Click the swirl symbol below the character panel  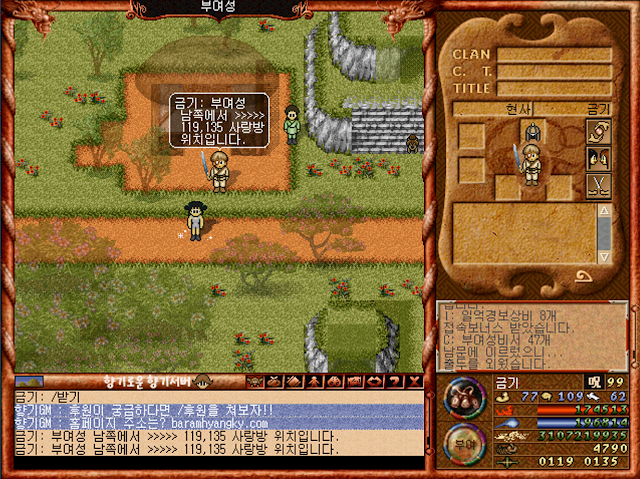(583, 277)
